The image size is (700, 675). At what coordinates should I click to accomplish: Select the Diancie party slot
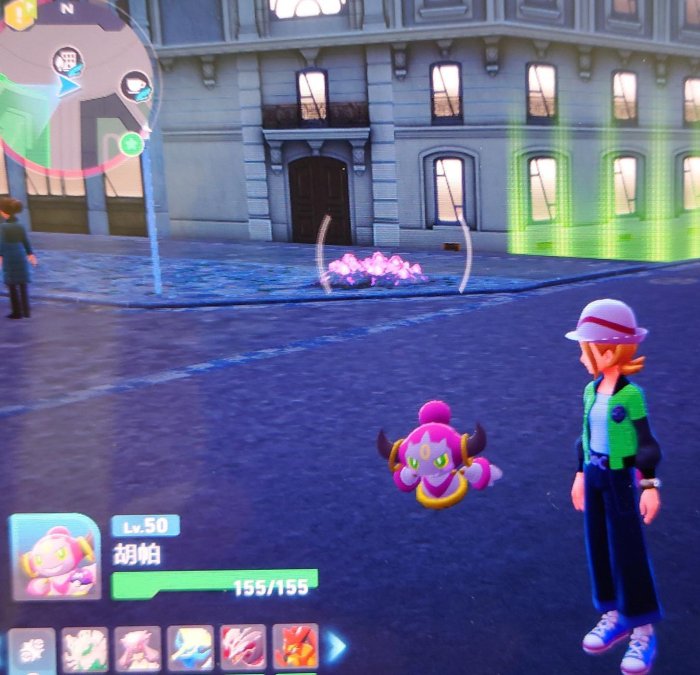(x=137, y=648)
